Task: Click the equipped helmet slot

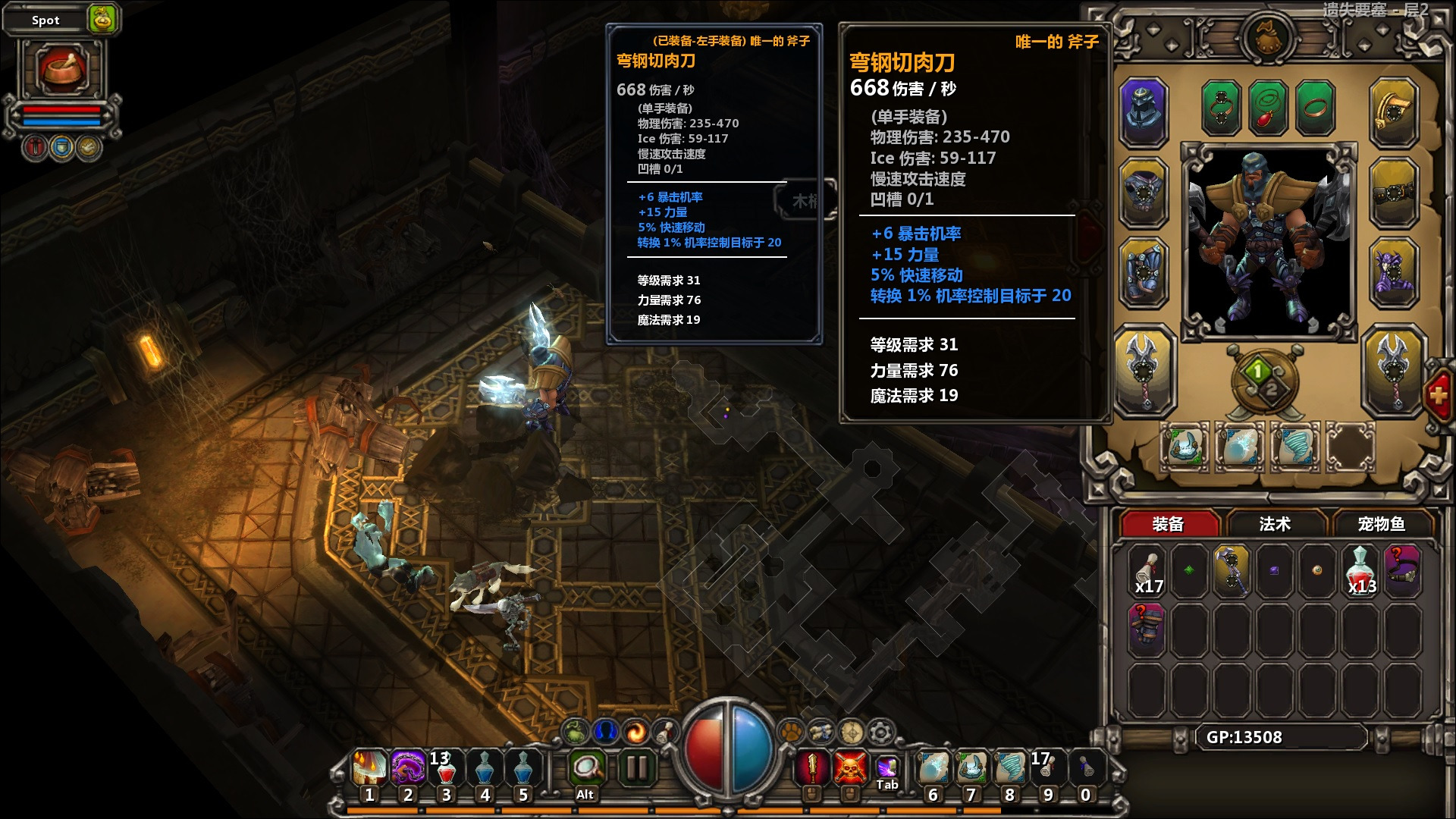Action: pyautogui.click(x=1144, y=110)
